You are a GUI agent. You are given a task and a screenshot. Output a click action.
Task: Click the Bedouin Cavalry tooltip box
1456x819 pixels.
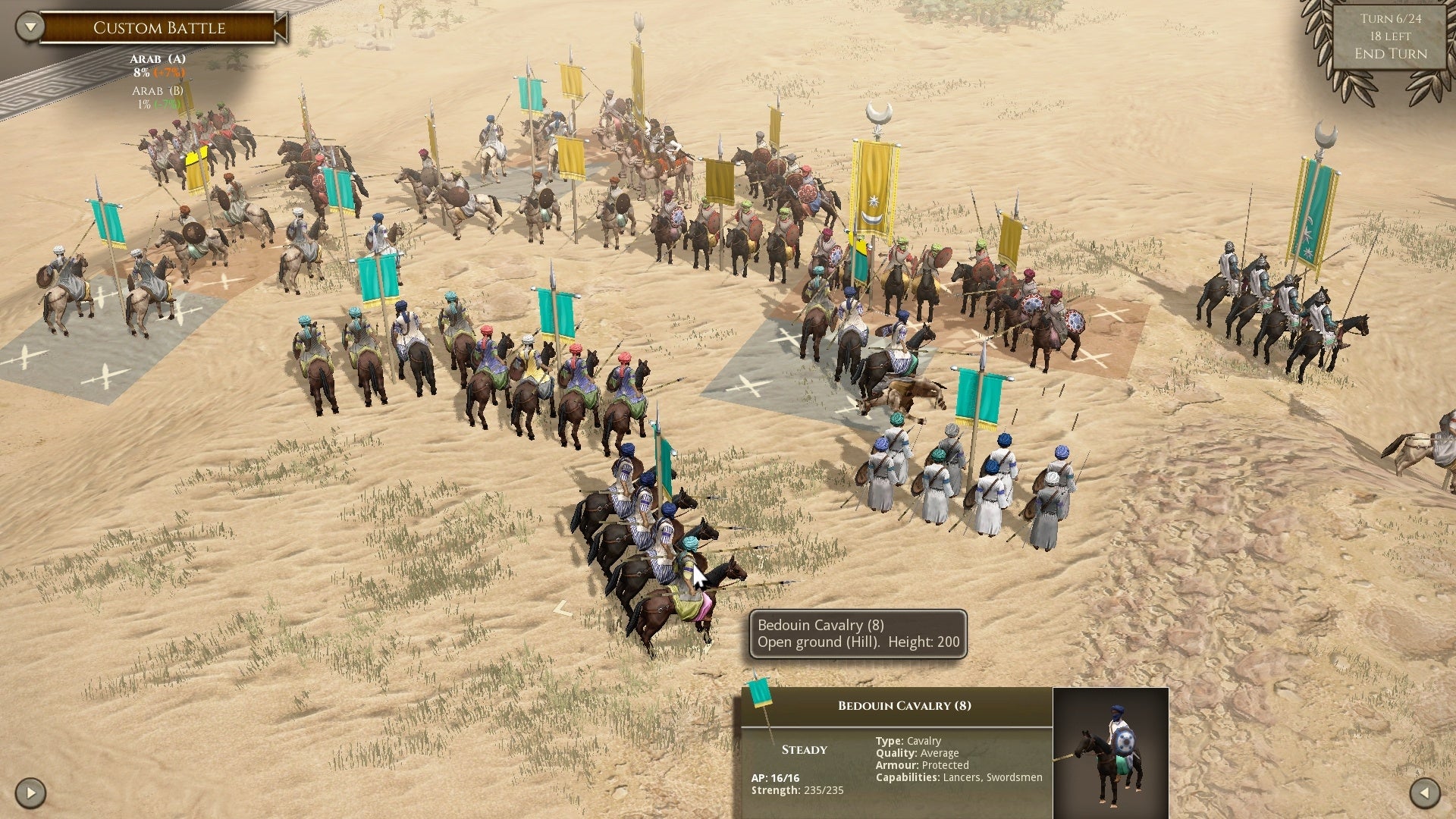point(857,633)
